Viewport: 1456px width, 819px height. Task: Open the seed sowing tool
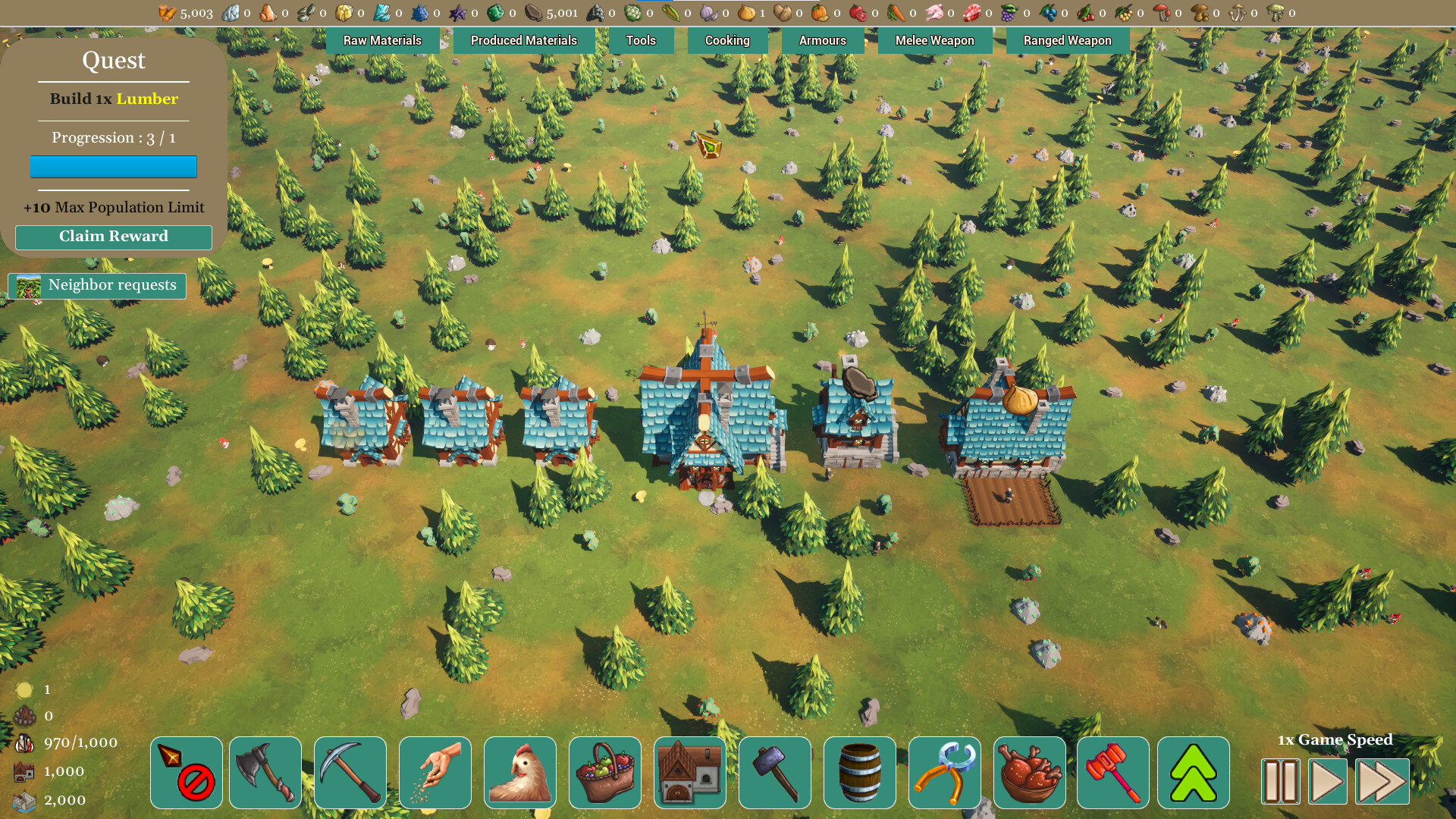435,772
